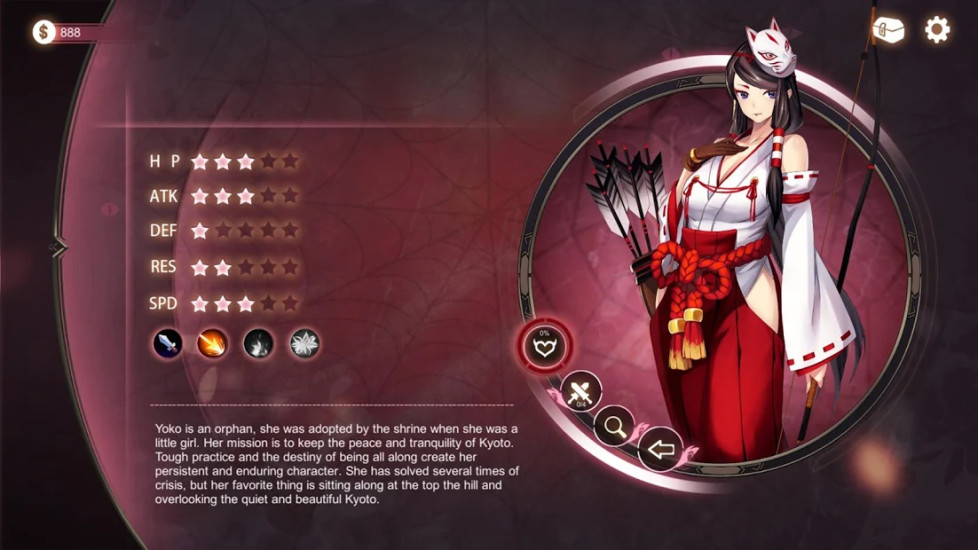Screen dimensions: 978x550
Task: Select the white lotus flower skill icon
Action: point(304,344)
